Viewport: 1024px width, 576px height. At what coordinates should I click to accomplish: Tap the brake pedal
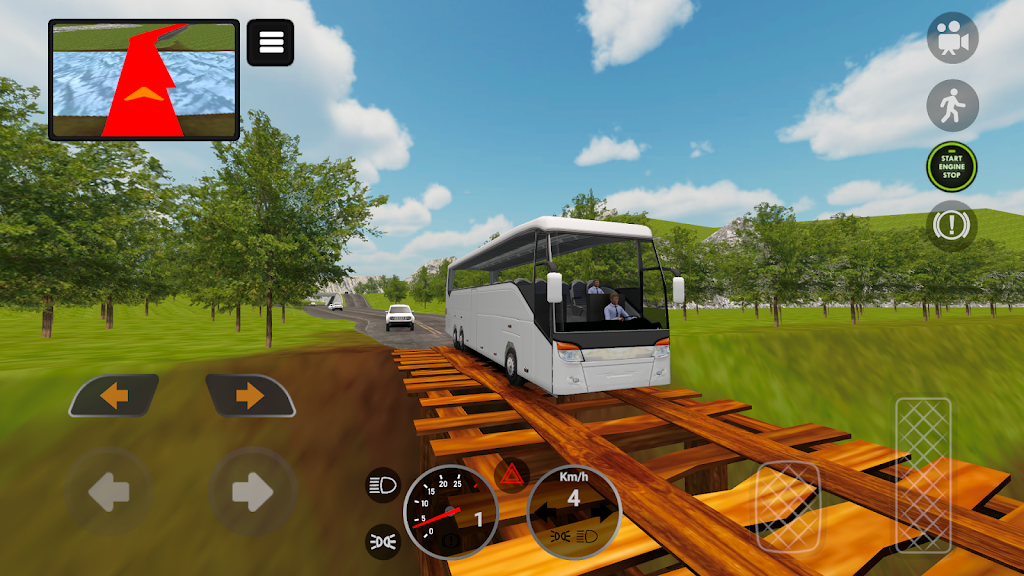(x=788, y=506)
